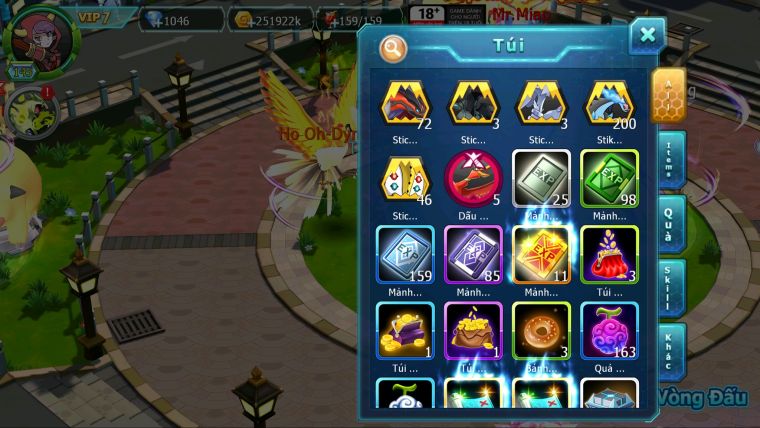The height and width of the screenshot is (428, 760).
Task: Choose the red coin purse item
Action: coord(609,253)
